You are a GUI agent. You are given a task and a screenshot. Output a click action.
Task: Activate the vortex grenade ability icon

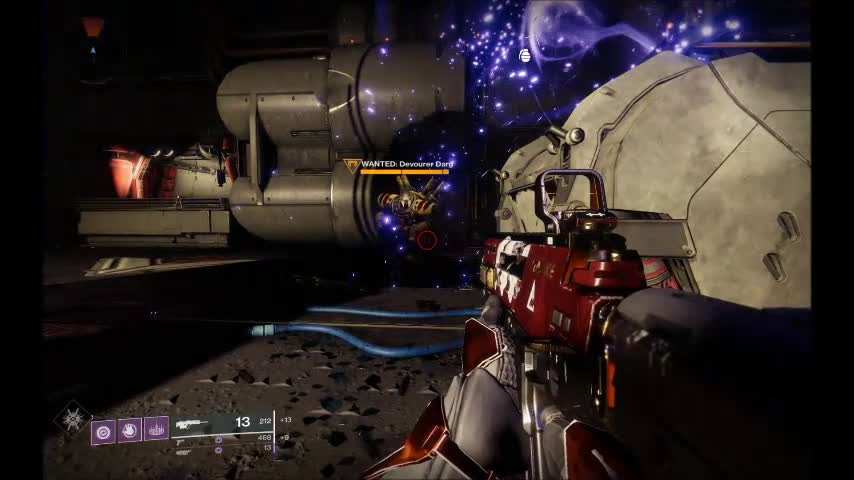click(104, 430)
